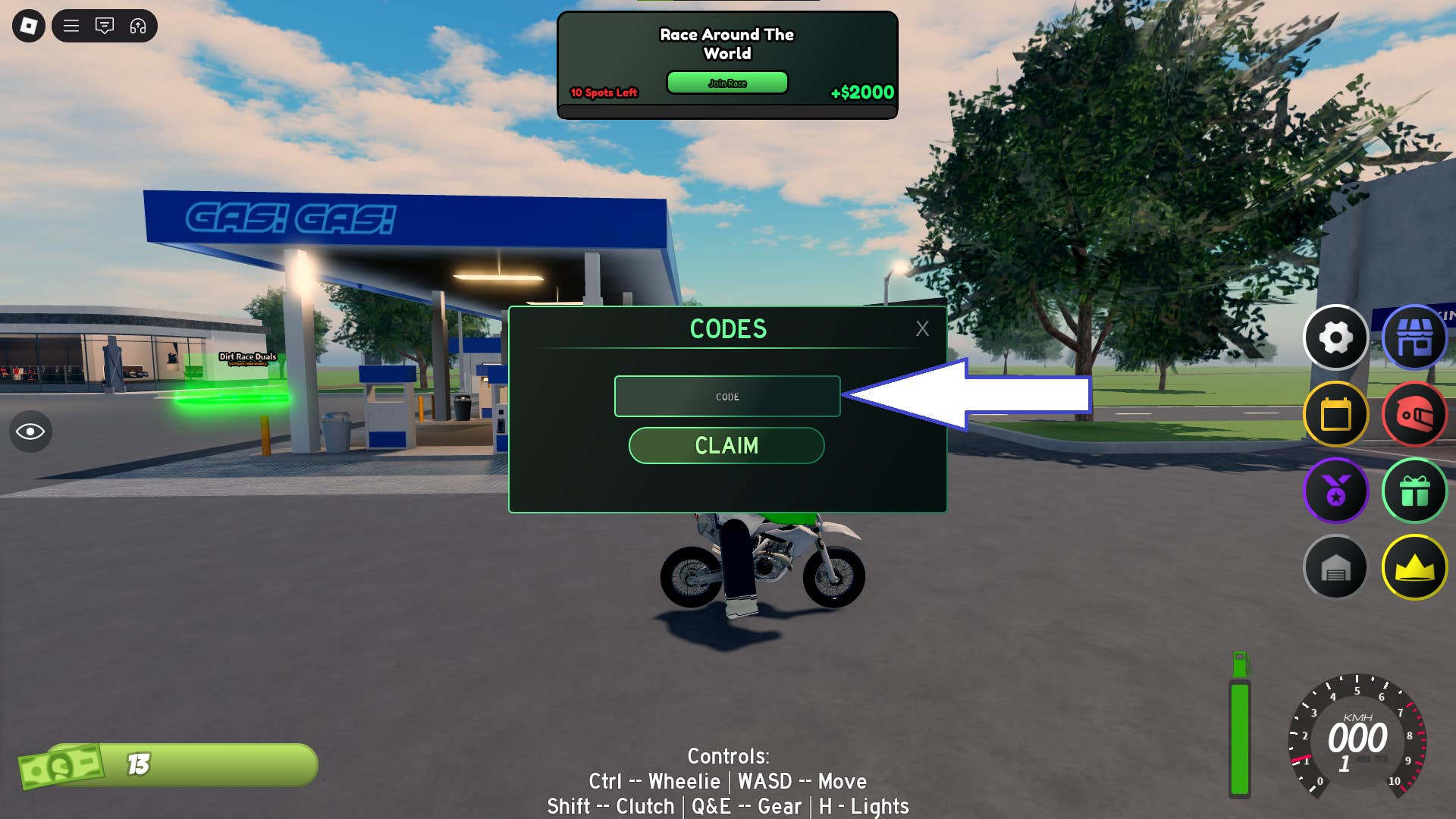Close the CODES window with the X
Screen dimensions: 1456x819
pos(922,328)
